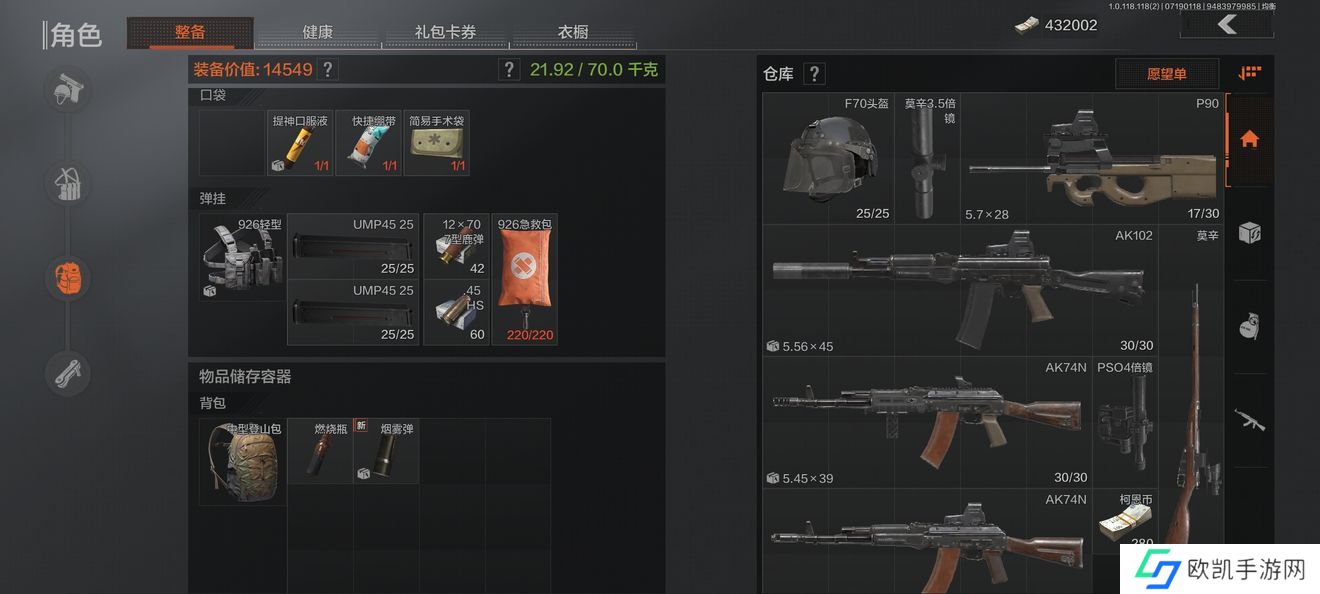Go back with the arrow button
Image resolution: width=1320 pixels, height=594 pixels.
click(1227, 25)
